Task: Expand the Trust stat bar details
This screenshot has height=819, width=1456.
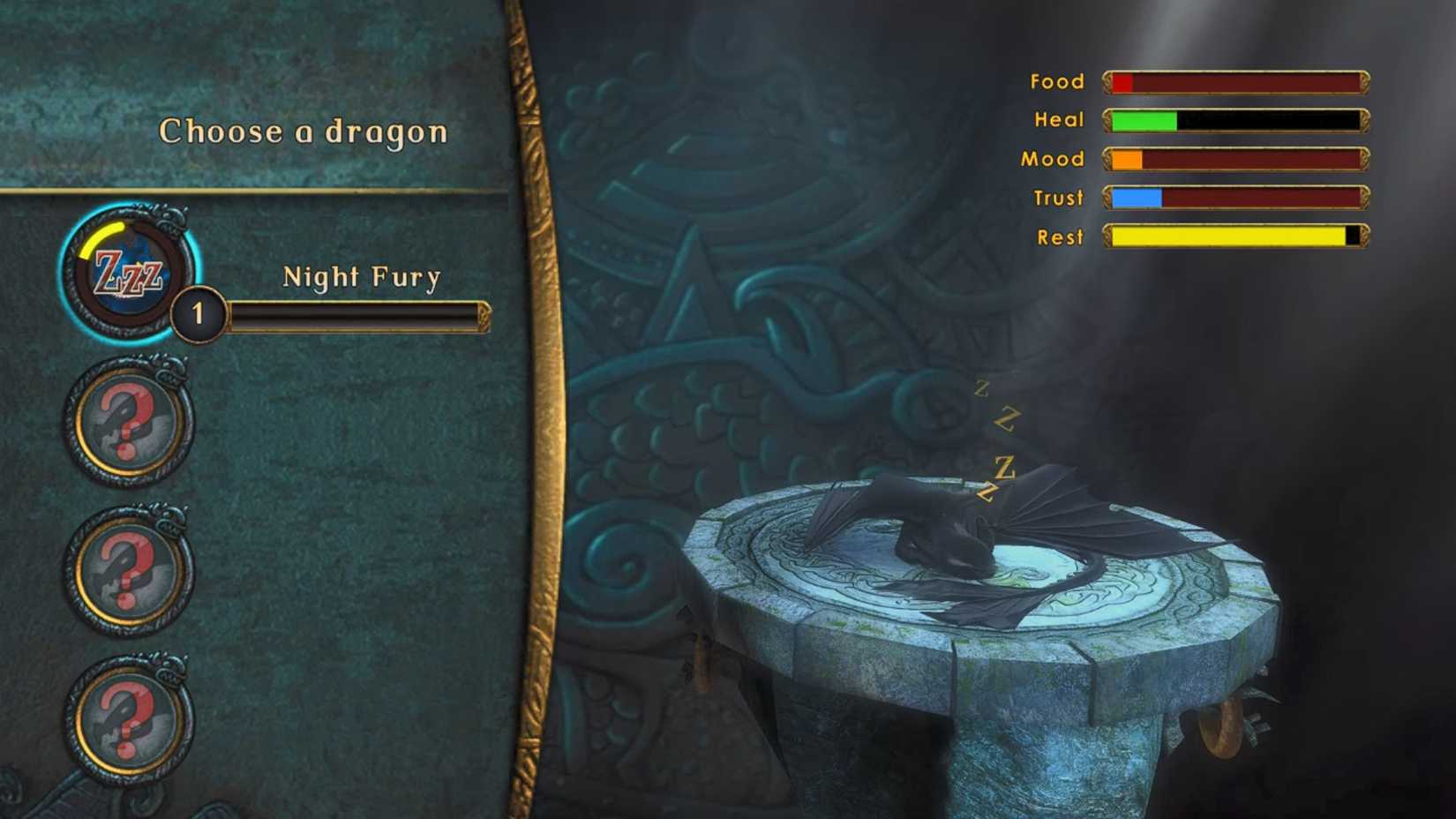Action: [x=1235, y=198]
